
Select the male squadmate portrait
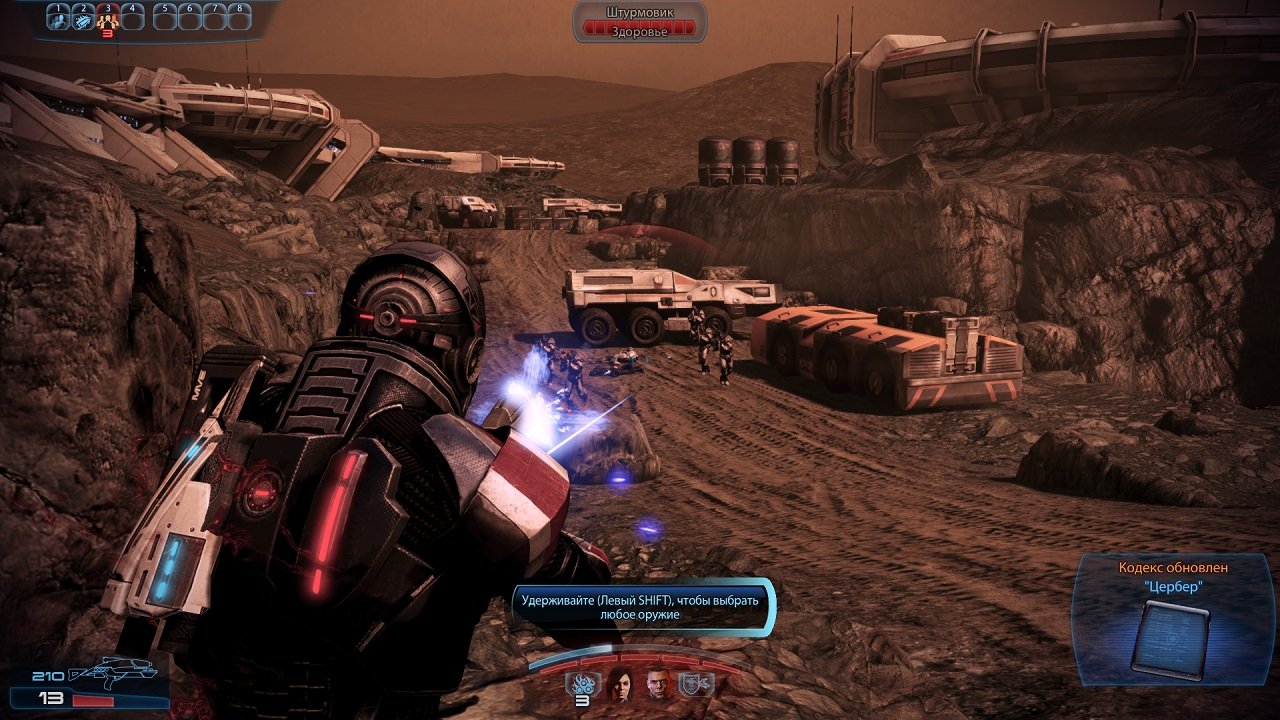click(658, 684)
